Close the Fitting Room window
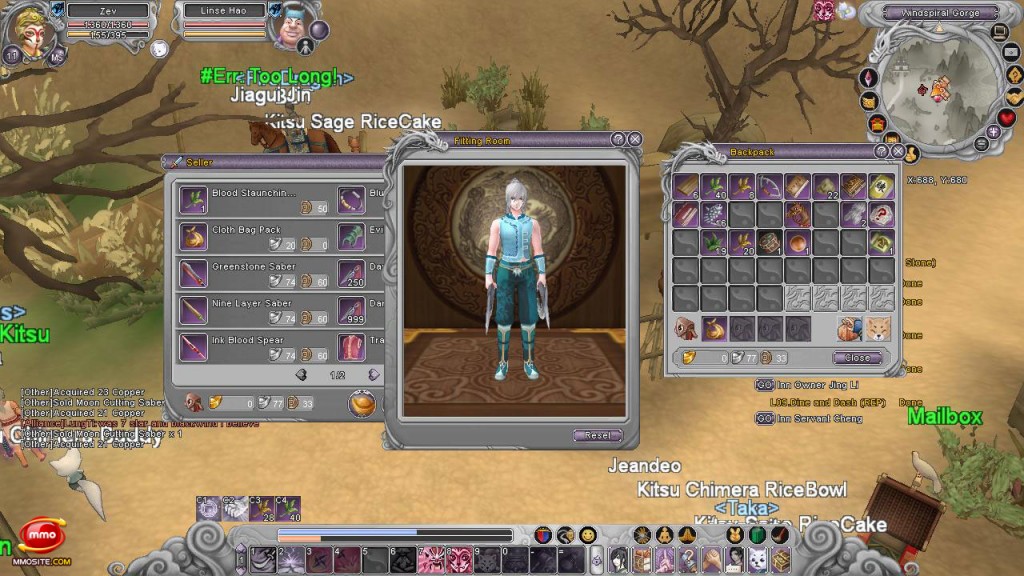Viewport: 1024px width, 576px height. click(634, 140)
